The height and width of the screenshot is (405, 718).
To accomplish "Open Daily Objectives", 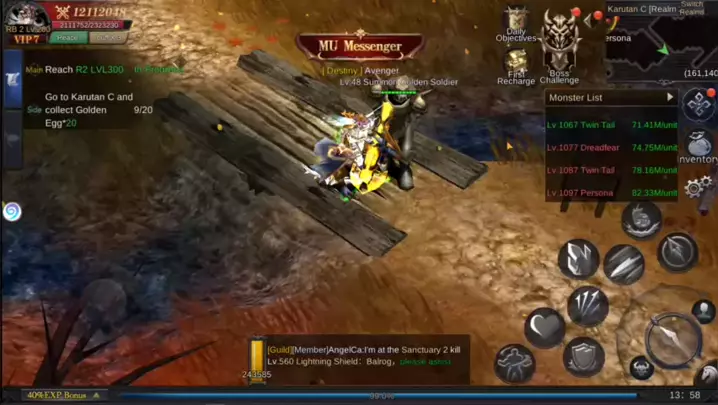I will pyautogui.click(x=516, y=24).
